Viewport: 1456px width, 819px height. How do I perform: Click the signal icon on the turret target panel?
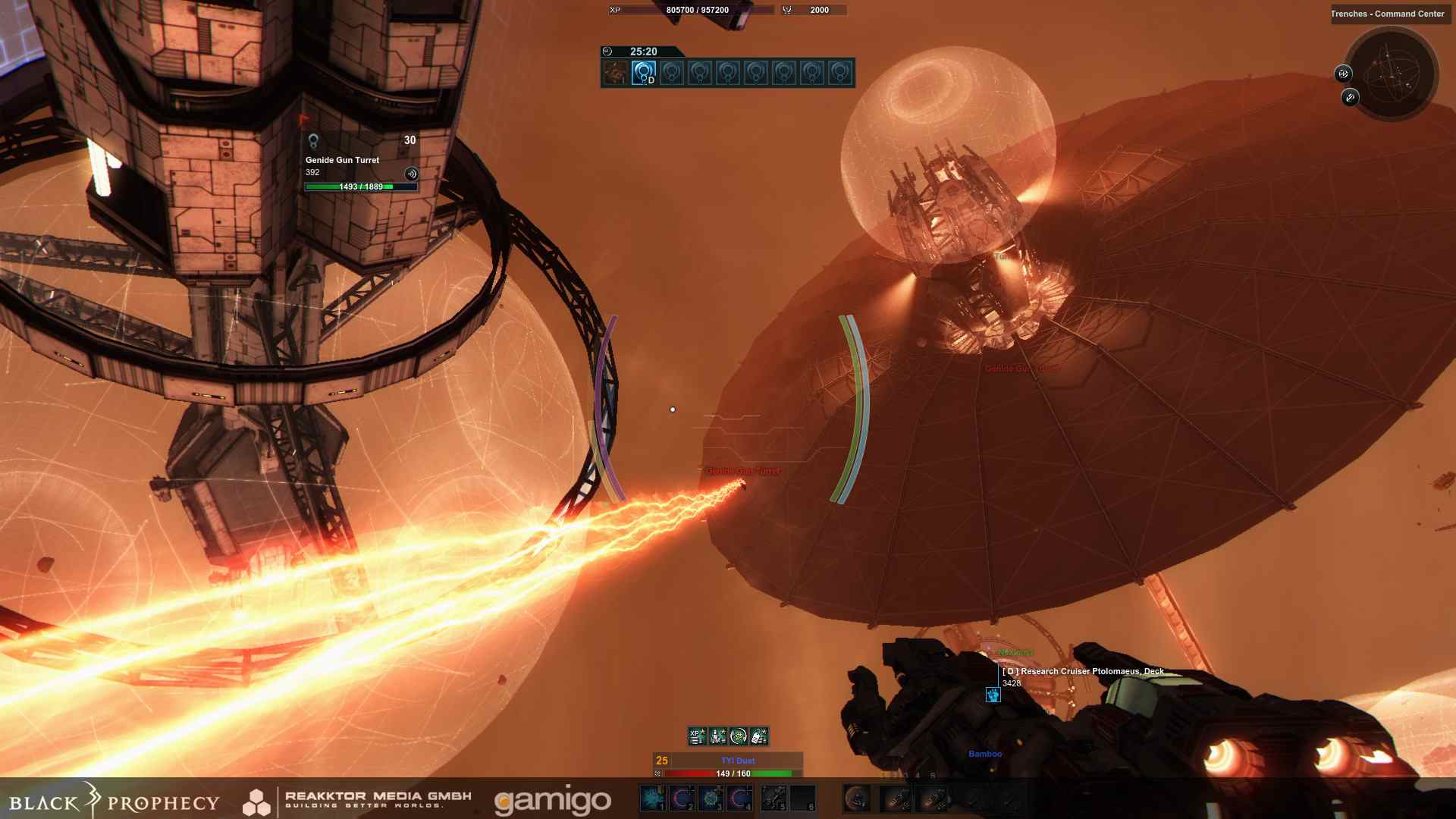(x=411, y=174)
